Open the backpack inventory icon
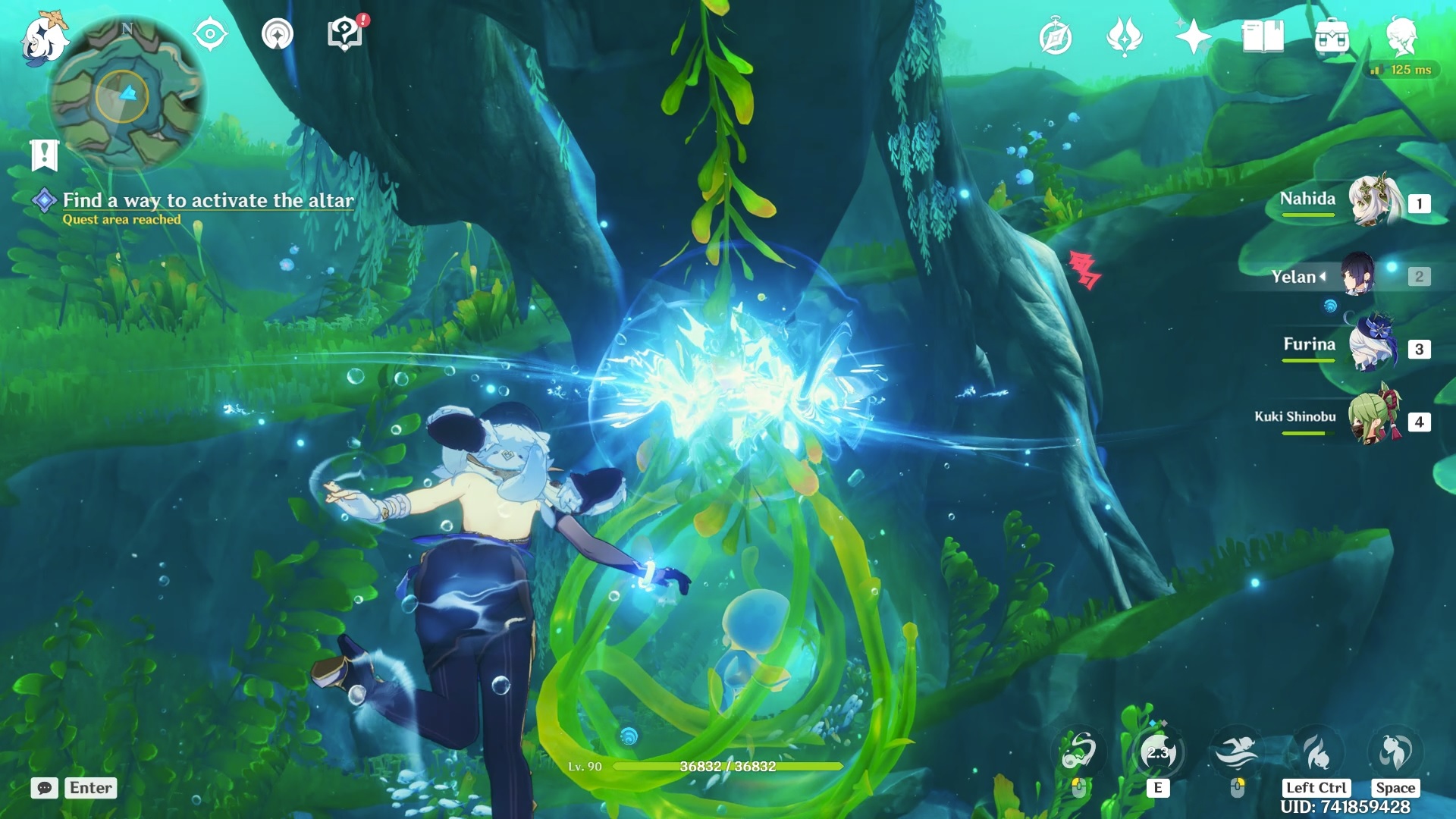Viewport: 1456px width, 819px height. click(x=1332, y=36)
